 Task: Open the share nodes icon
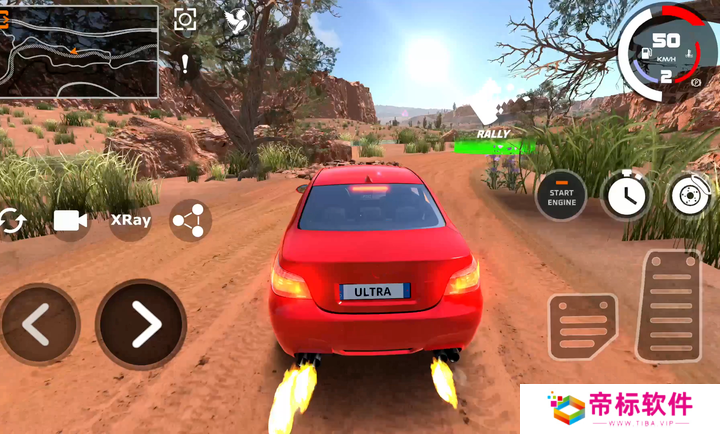click(190, 221)
